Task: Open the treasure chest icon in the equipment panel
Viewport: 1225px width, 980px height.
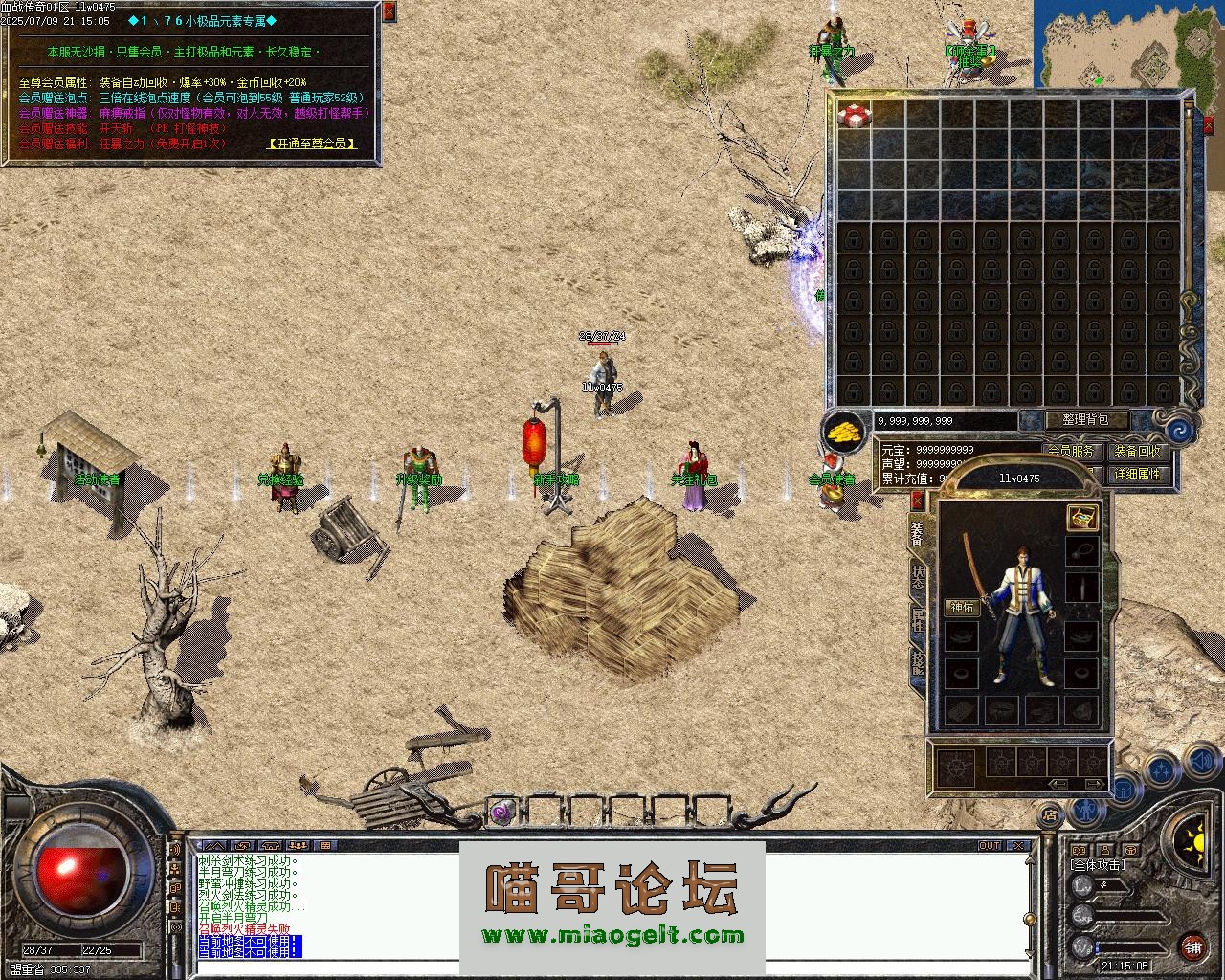Action: coord(1082,518)
